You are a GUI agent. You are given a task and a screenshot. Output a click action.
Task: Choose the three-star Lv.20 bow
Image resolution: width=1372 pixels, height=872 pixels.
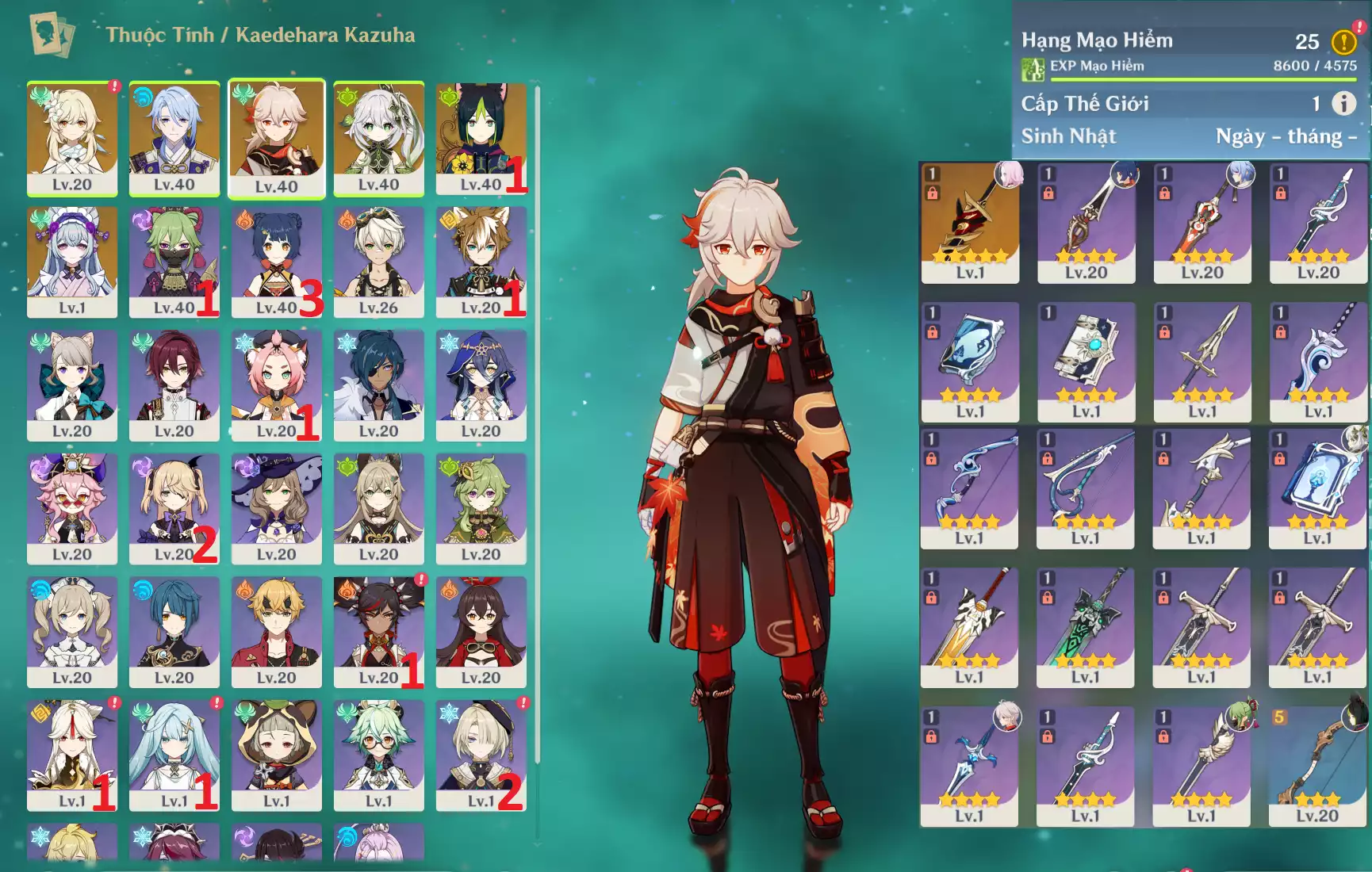click(x=1317, y=766)
